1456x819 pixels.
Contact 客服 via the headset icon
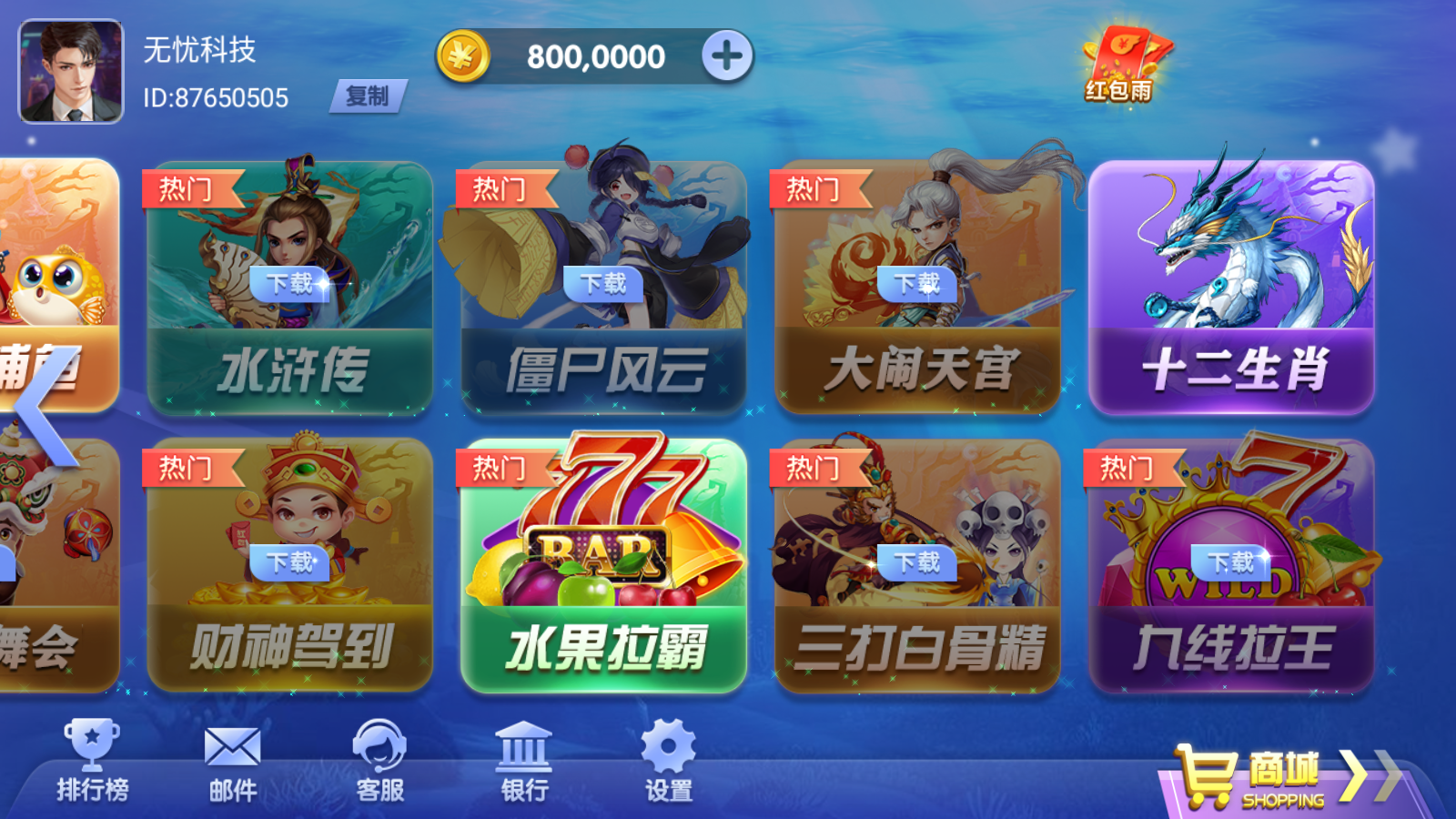[x=380, y=748]
